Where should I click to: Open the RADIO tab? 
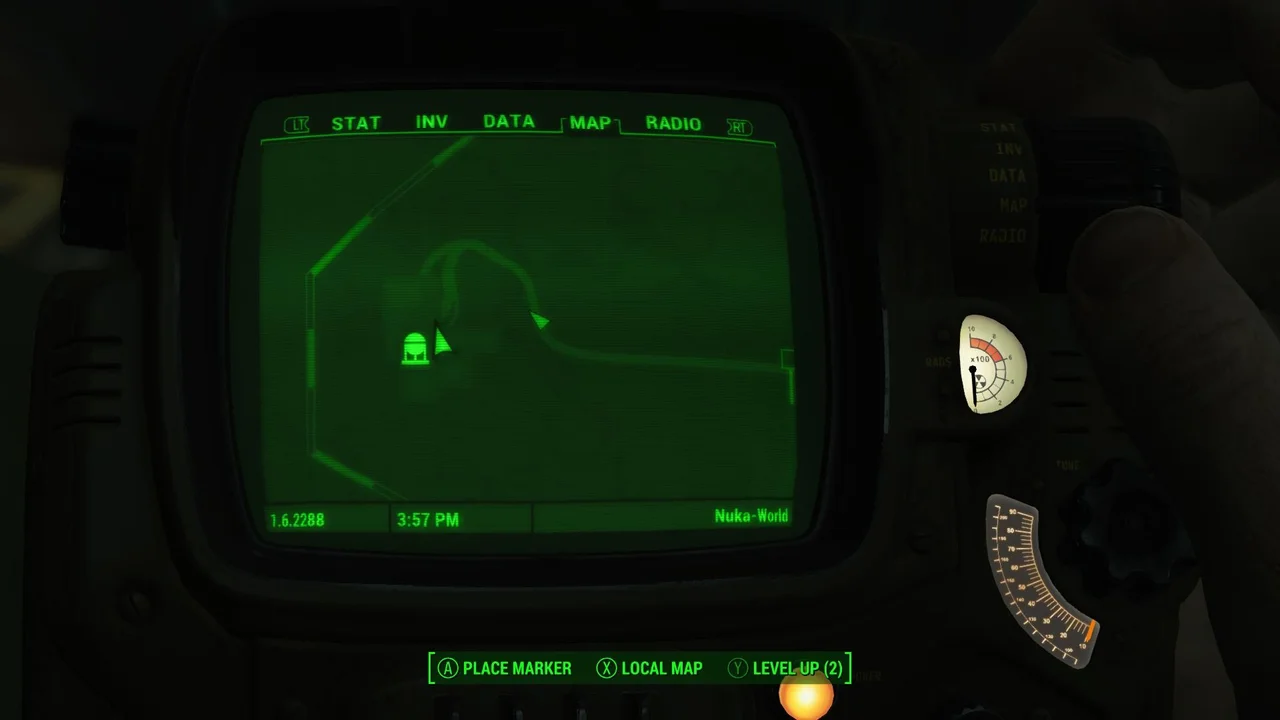(673, 123)
